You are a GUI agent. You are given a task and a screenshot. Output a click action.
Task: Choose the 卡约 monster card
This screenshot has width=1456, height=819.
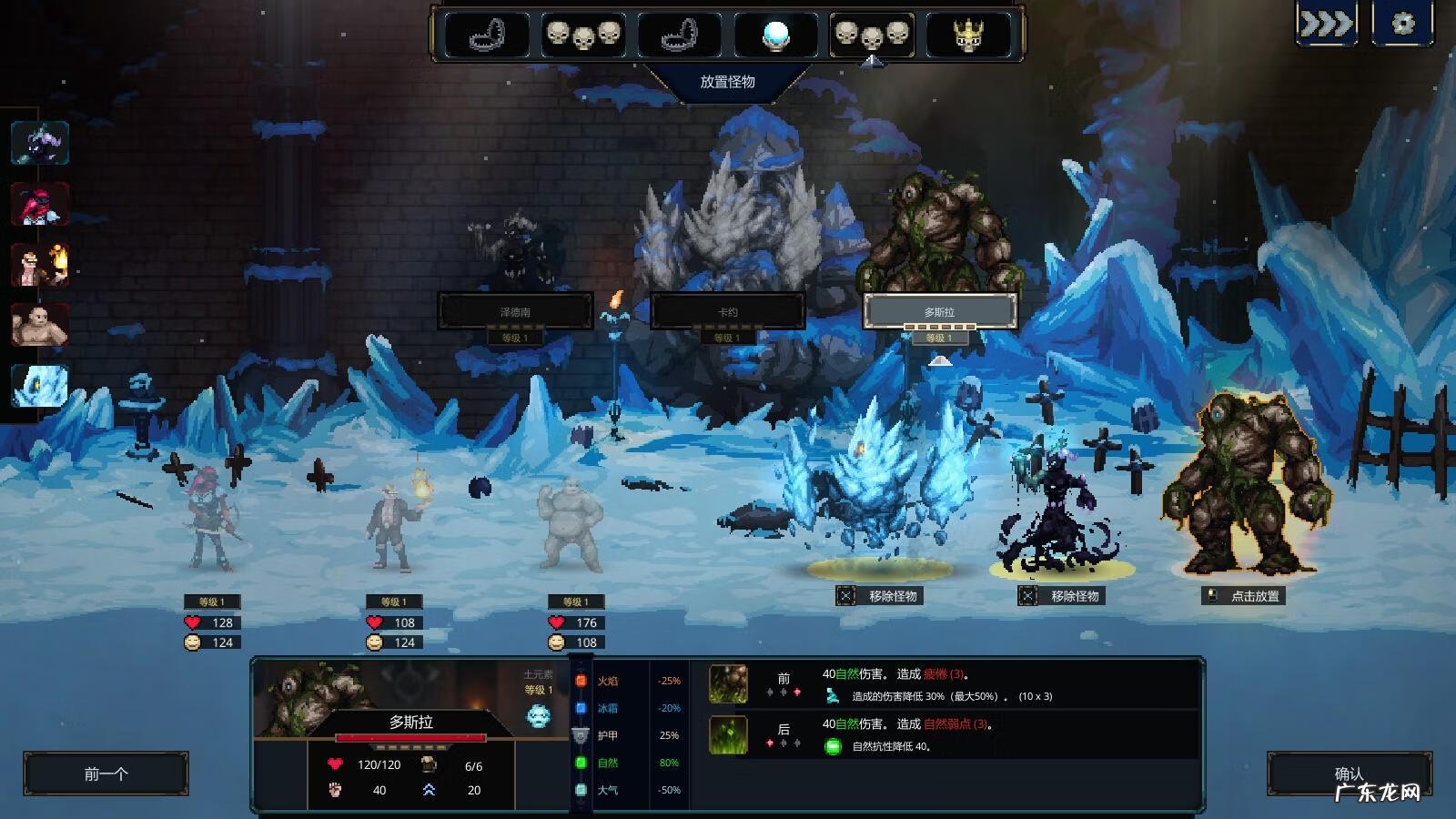pyautogui.click(x=727, y=311)
